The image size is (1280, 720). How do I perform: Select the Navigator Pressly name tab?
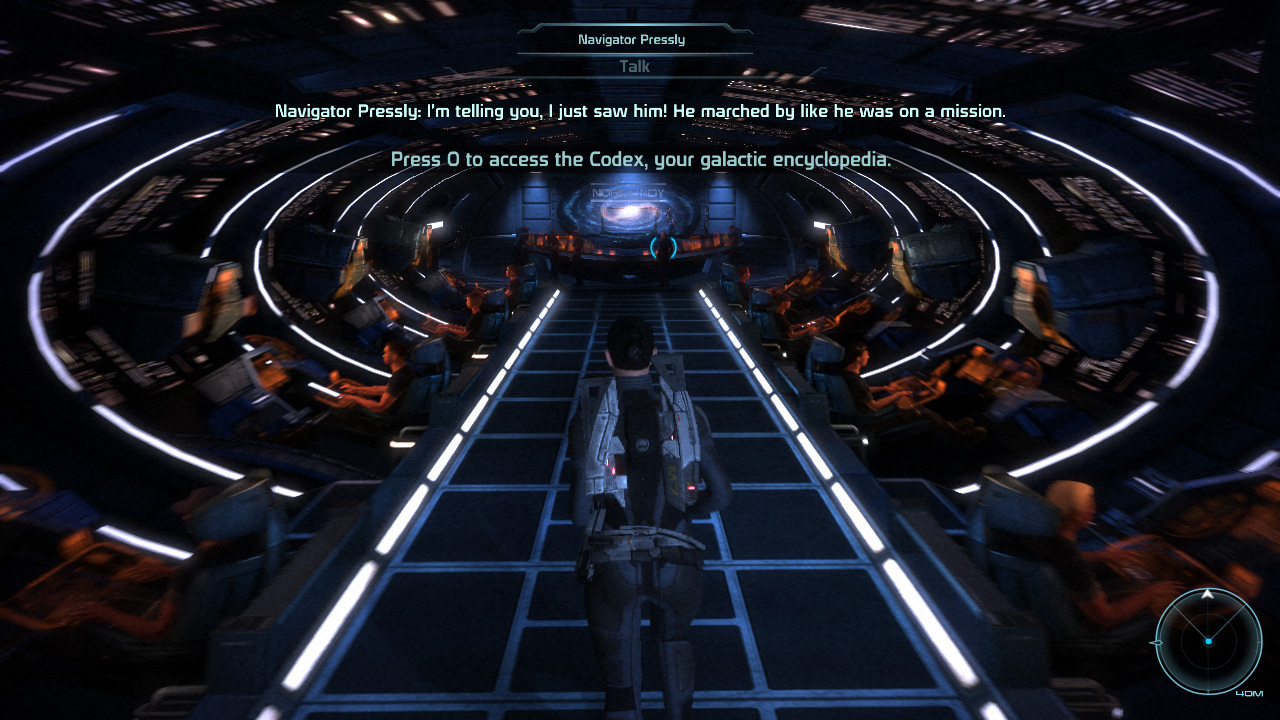[x=633, y=39]
